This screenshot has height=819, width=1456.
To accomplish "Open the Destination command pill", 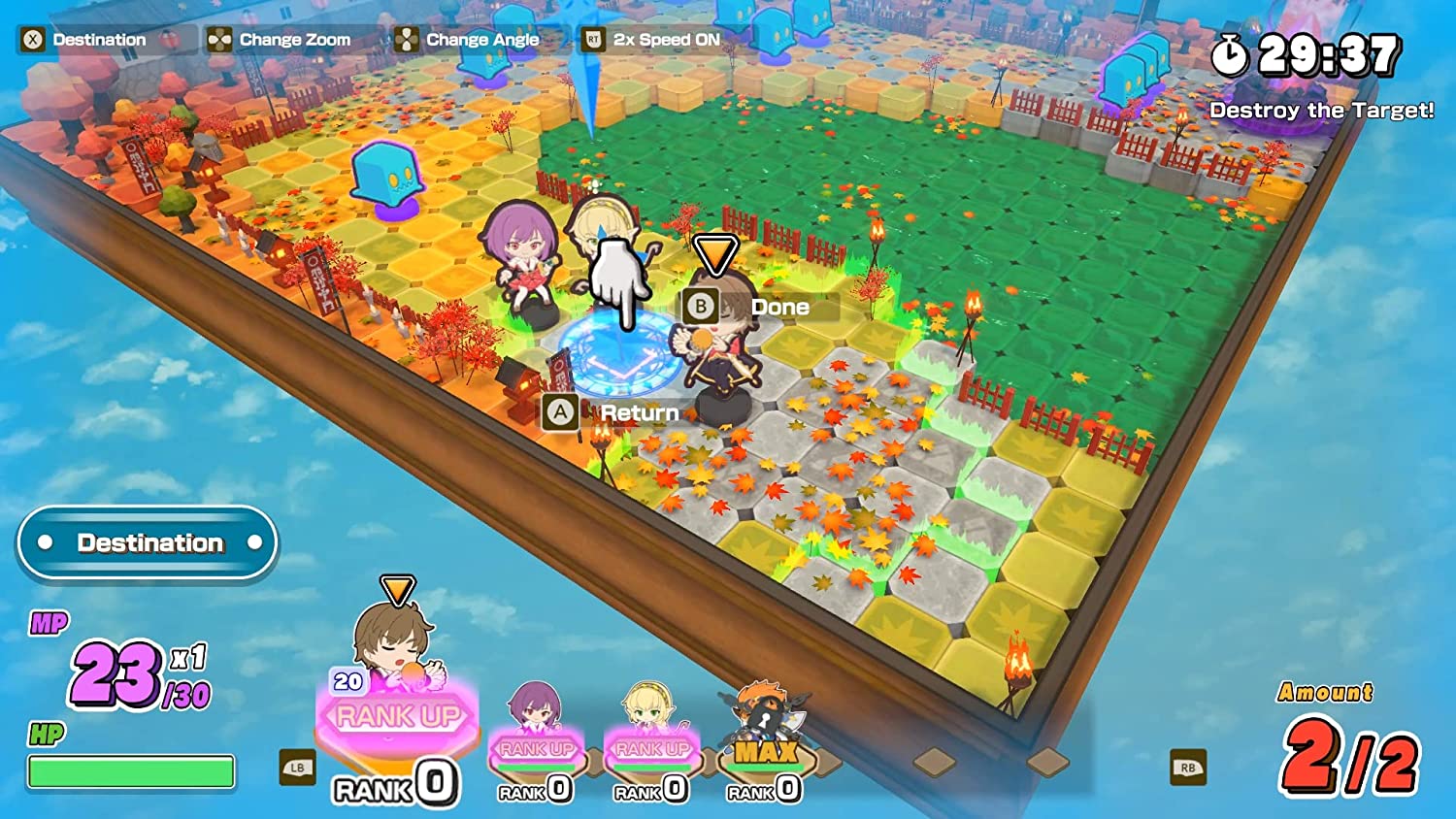I will (x=148, y=542).
